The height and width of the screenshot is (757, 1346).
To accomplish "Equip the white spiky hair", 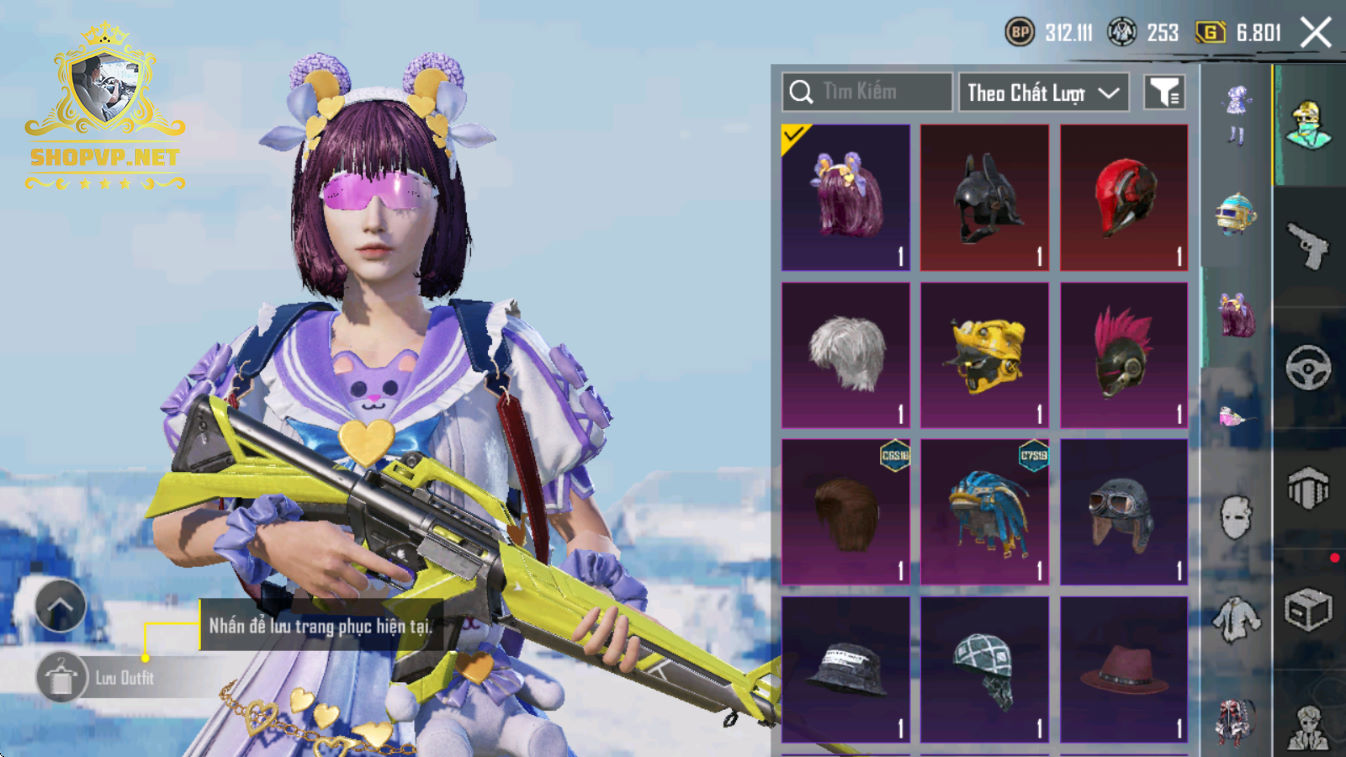I will (x=846, y=355).
